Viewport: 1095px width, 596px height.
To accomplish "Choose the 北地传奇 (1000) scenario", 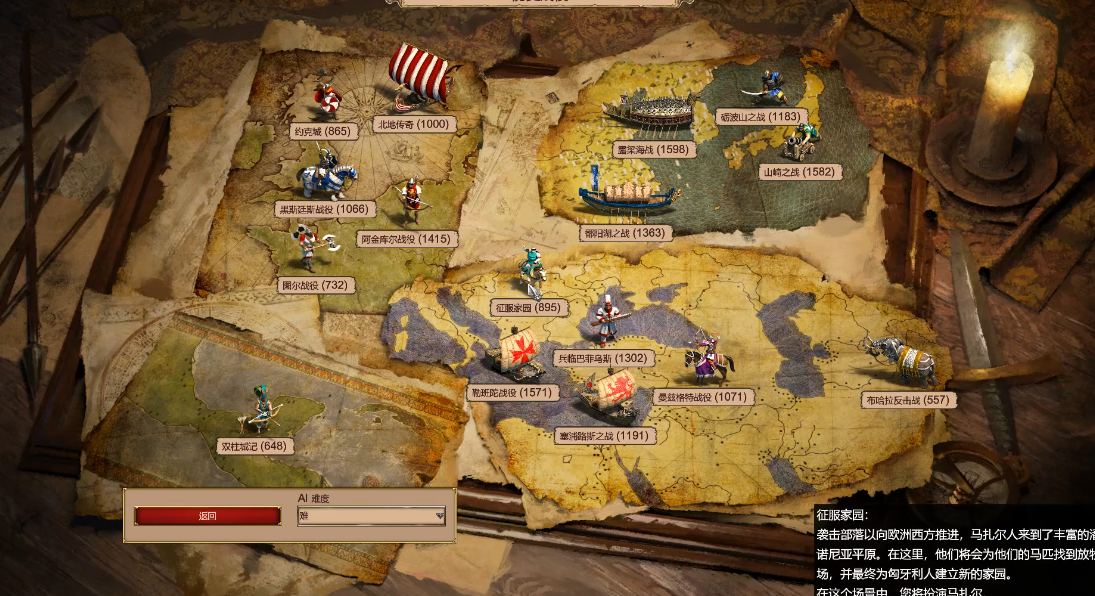I will coord(413,124).
